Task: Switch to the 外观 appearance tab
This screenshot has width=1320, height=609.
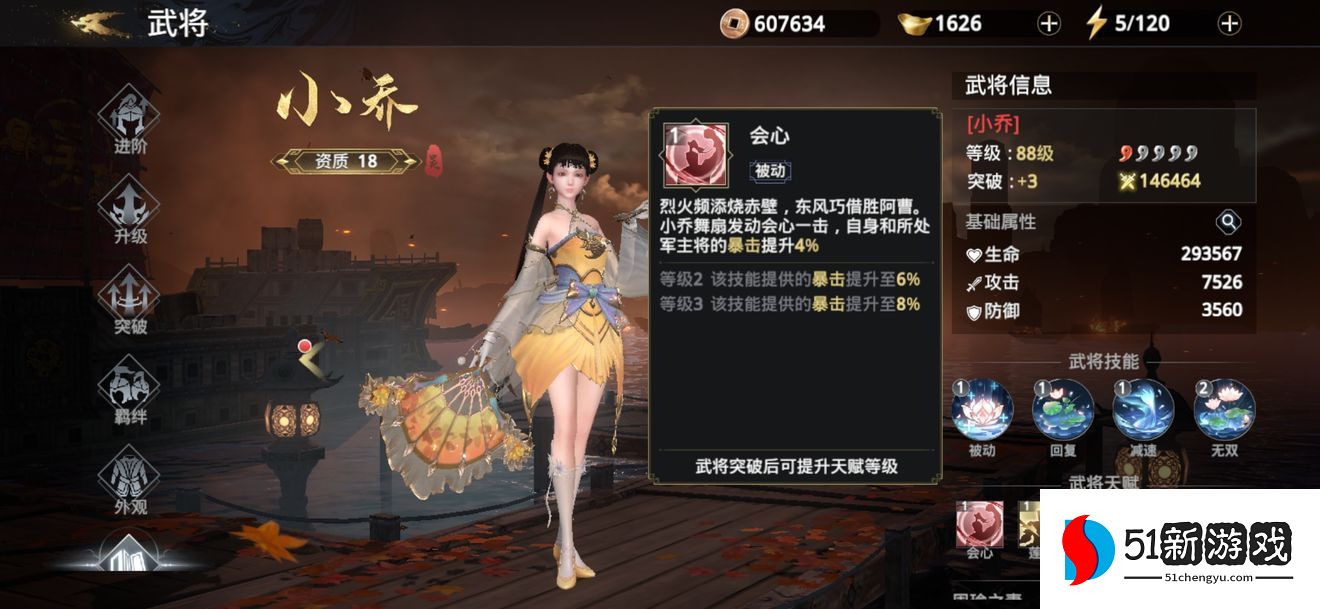Action: tap(130, 476)
